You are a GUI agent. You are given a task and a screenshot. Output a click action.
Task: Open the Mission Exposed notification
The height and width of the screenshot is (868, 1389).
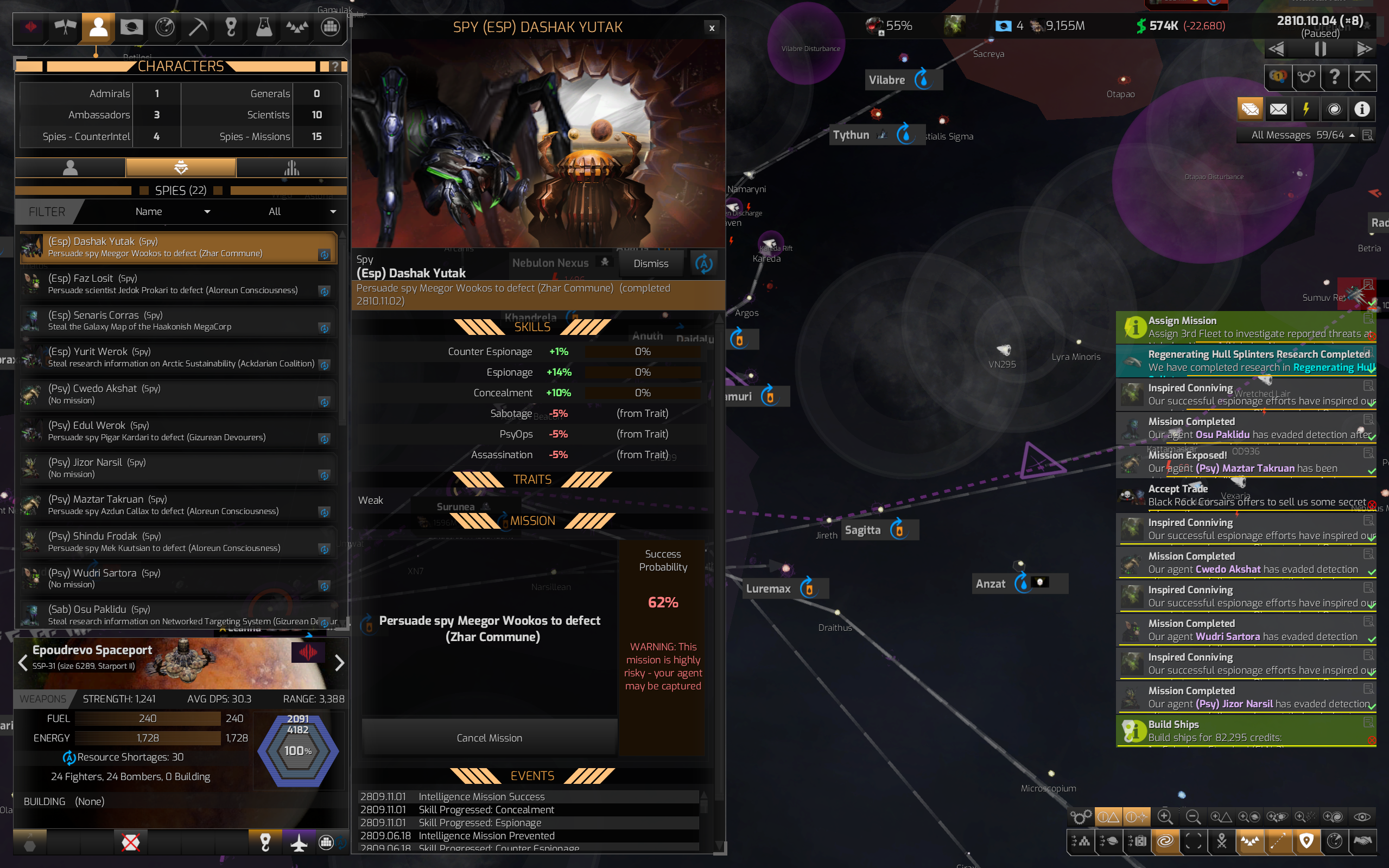(x=1245, y=461)
